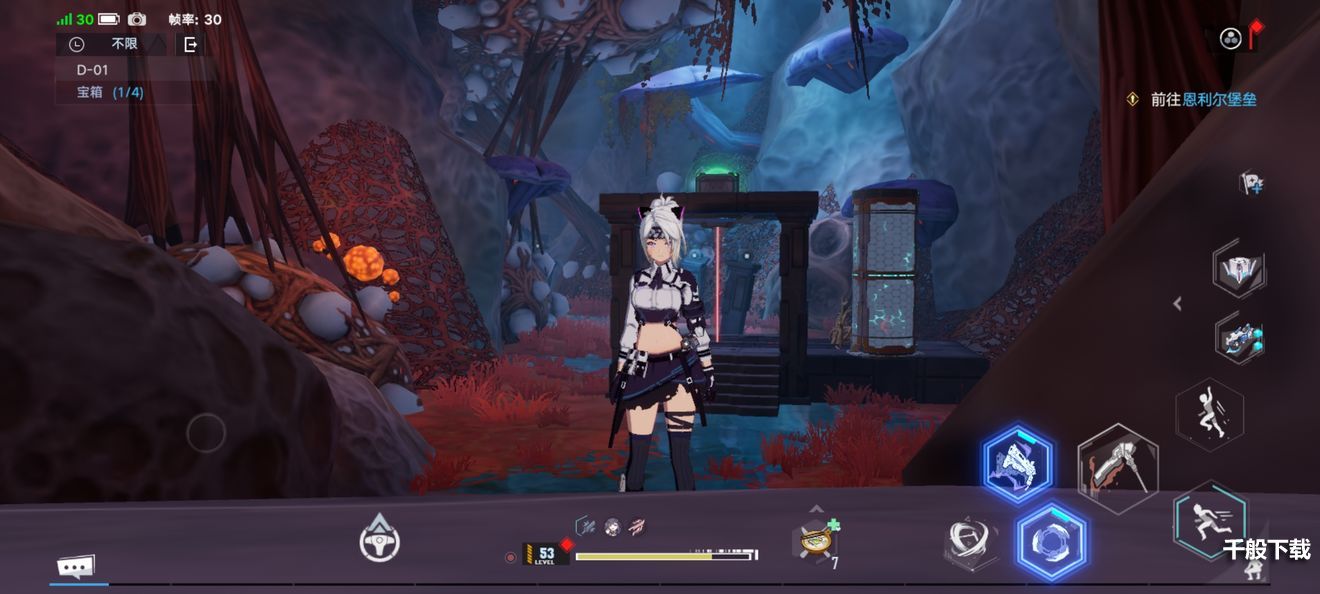
Task: Use the white cube relic slot
Action: (x=1240, y=270)
